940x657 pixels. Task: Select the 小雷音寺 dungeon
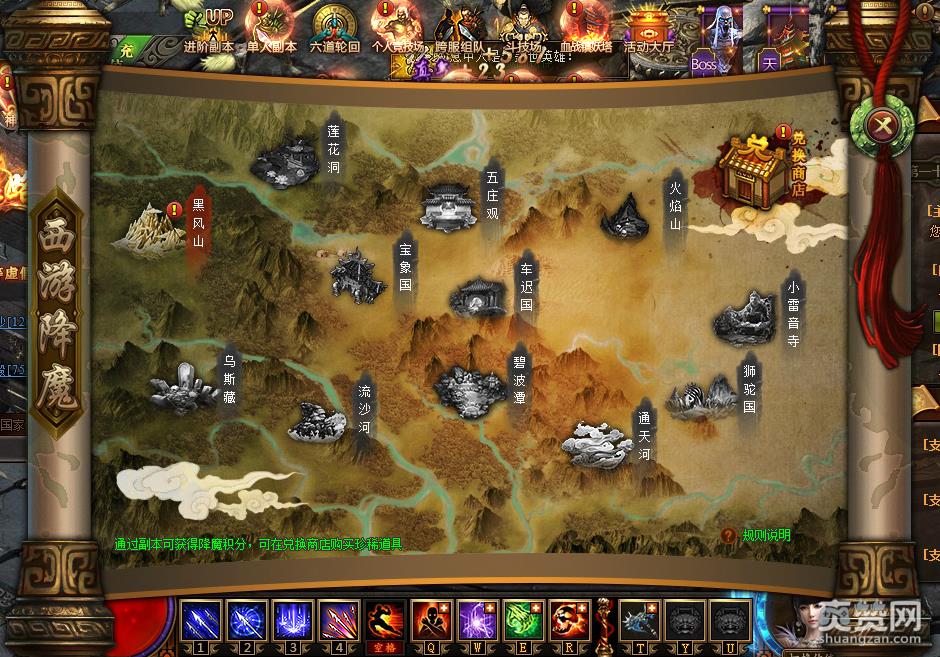pos(746,316)
